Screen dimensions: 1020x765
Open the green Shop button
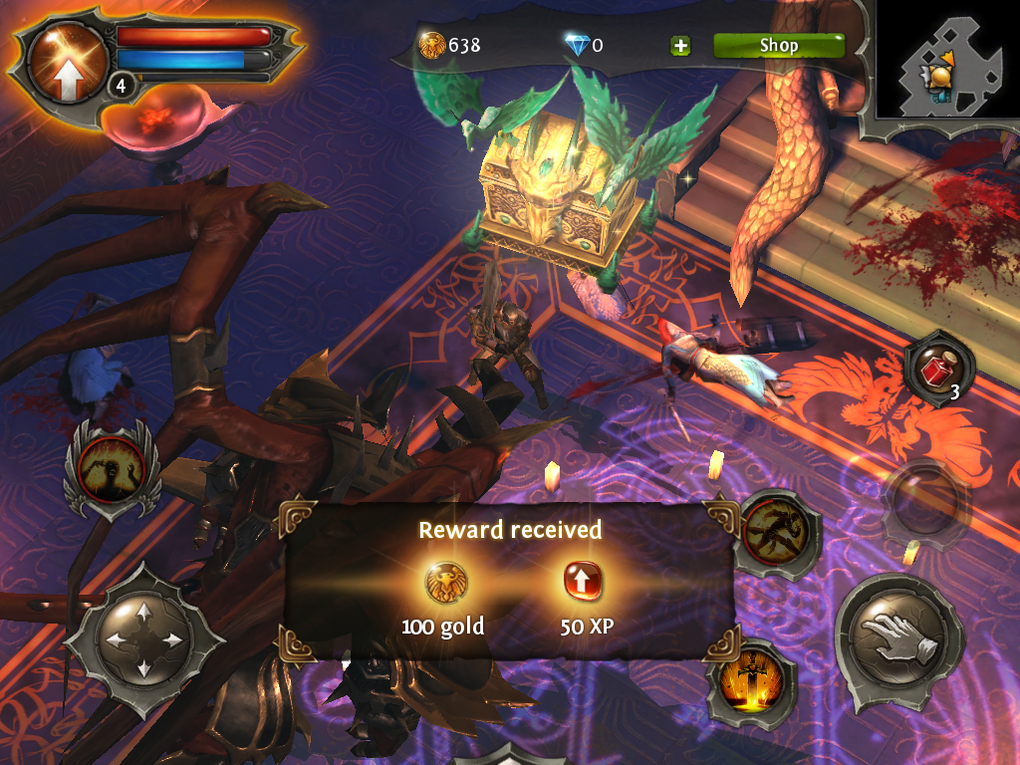(x=778, y=45)
